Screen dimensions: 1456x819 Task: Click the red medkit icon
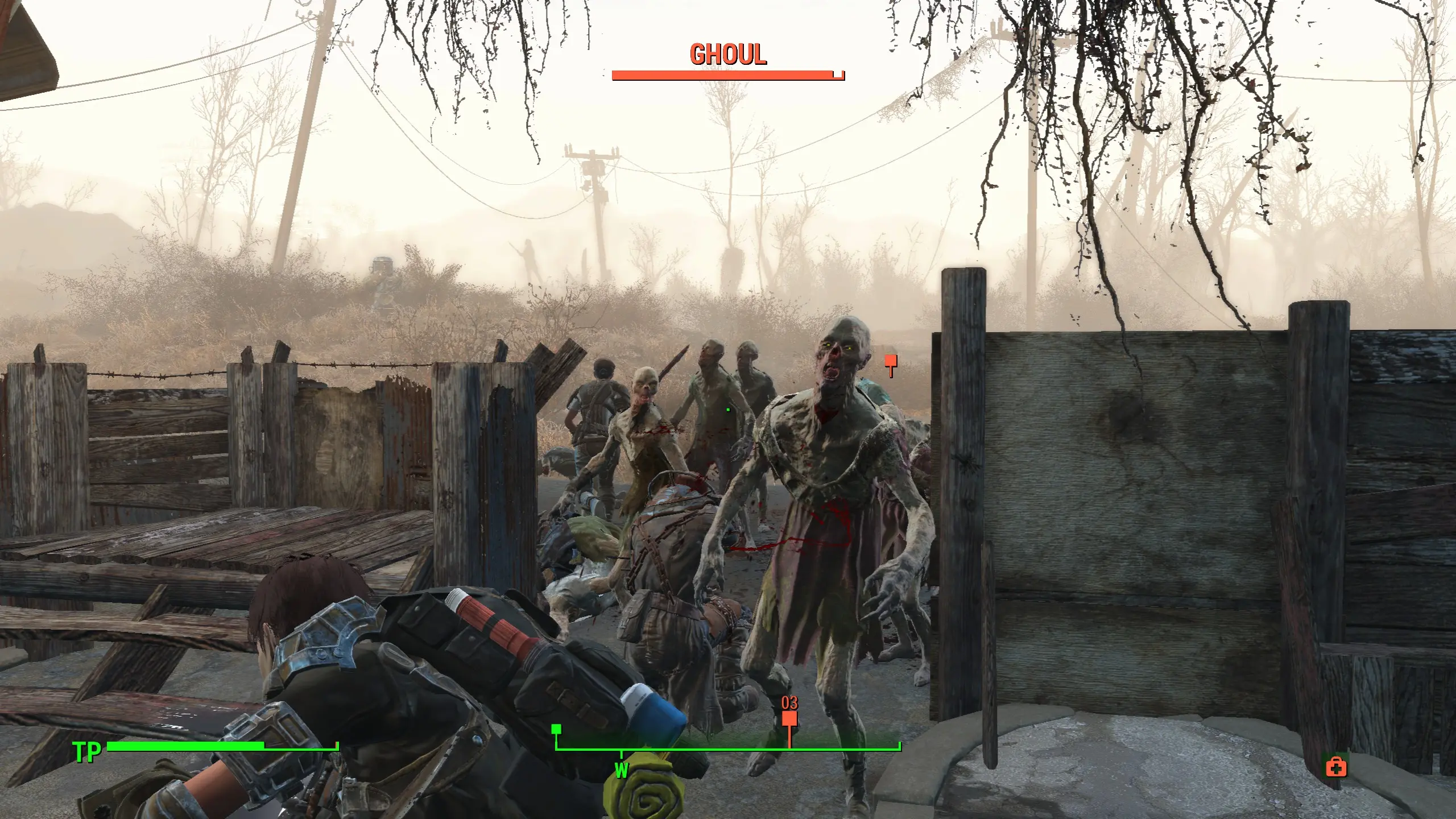pyautogui.click(x=1336, y=768)
